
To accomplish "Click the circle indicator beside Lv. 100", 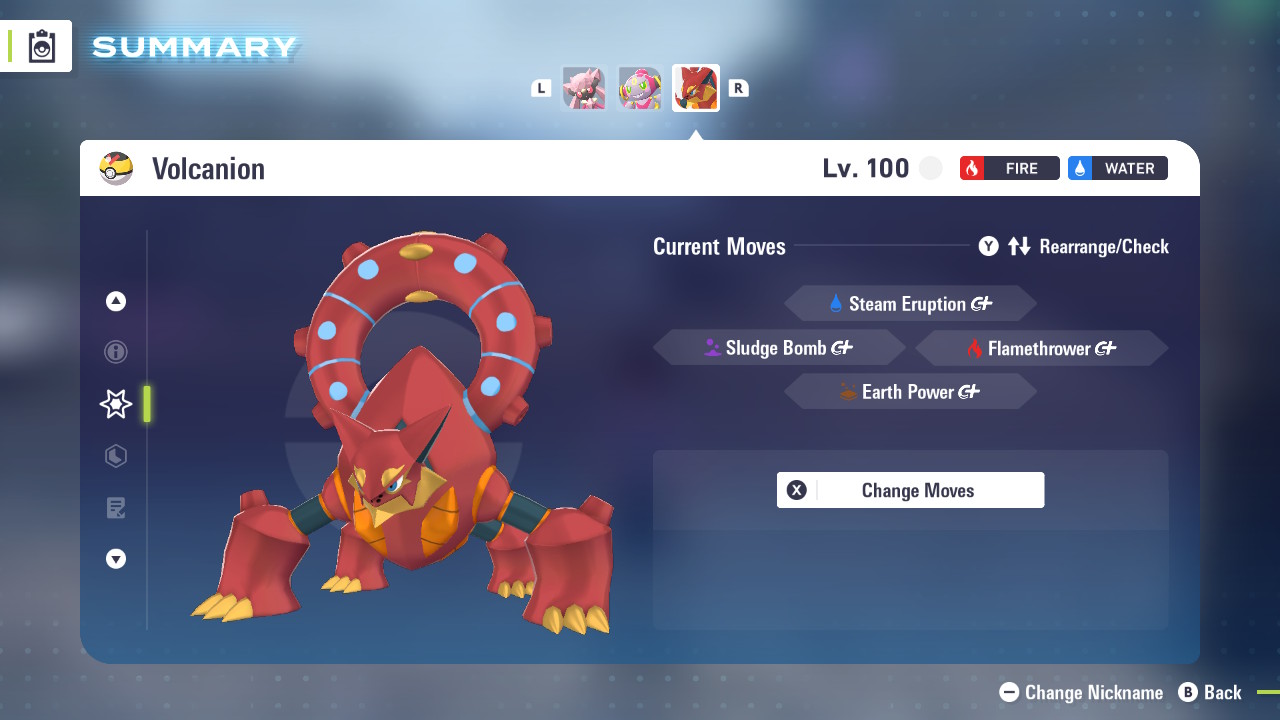I will pyautogui.click(x=931, y=168).
